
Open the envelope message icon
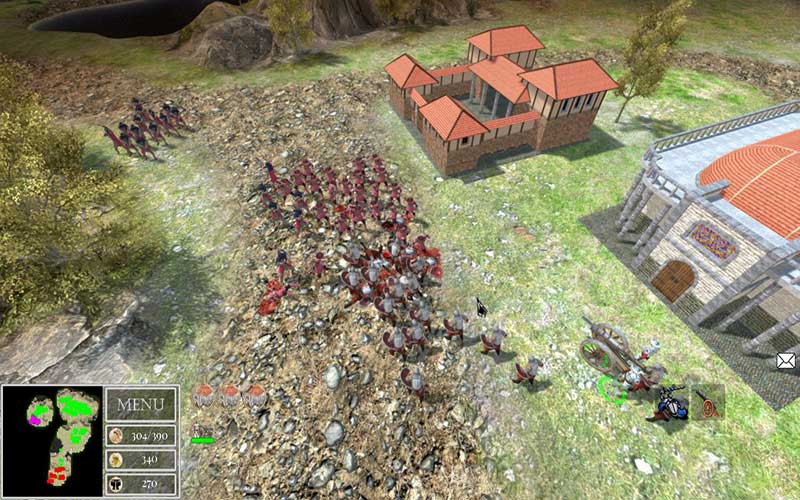tap(787, 360)
